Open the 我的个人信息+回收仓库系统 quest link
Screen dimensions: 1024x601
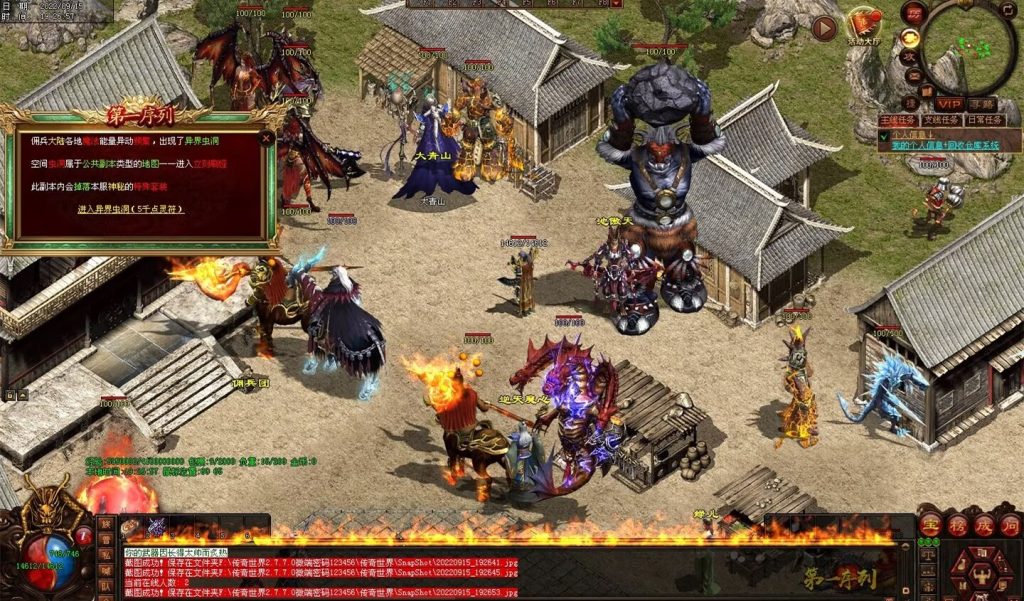pyautogui.click(x=945, y=146)
